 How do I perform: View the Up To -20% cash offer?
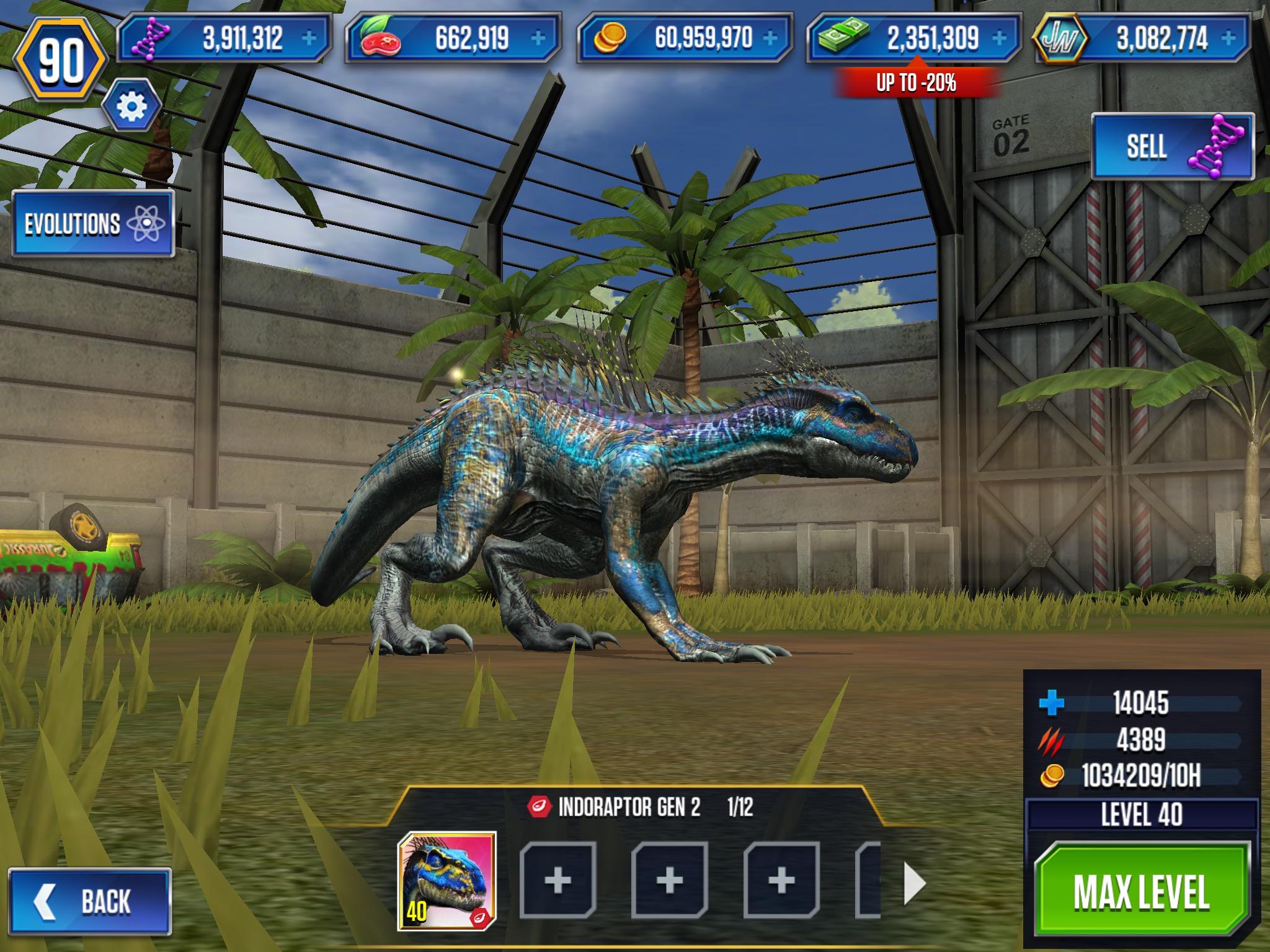(916, 82)
